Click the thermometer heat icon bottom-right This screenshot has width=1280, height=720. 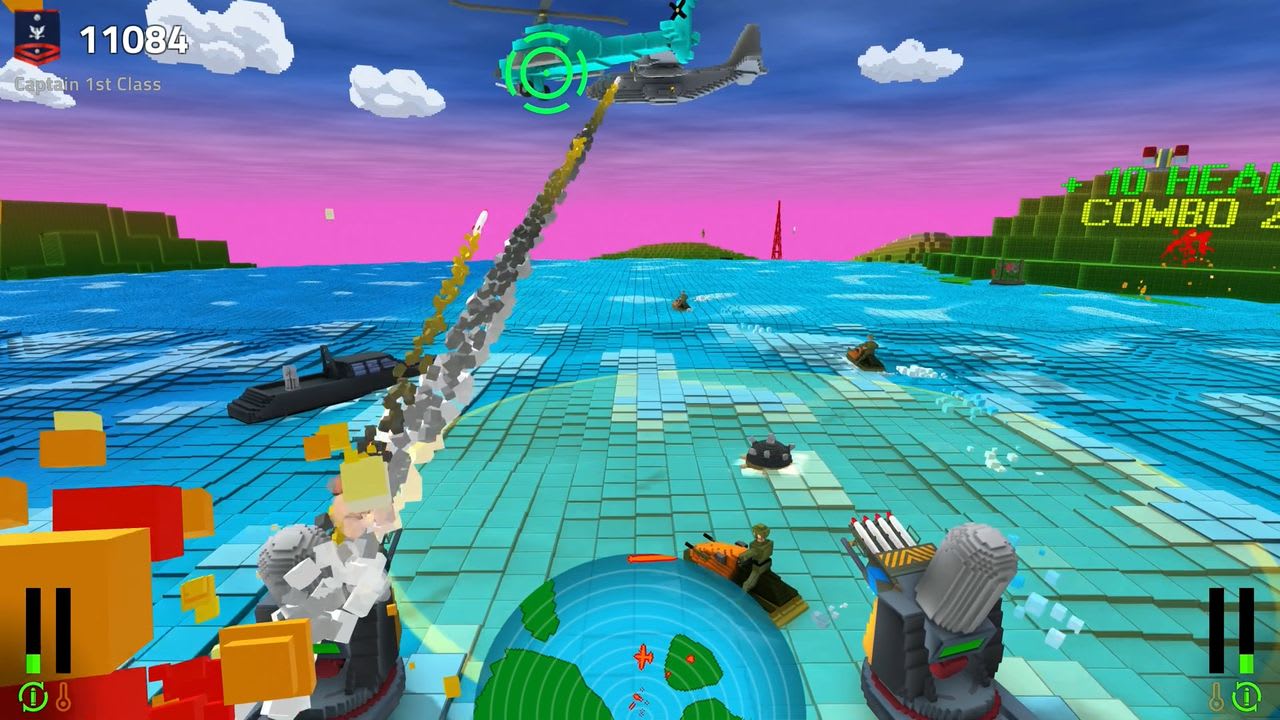click(x=1216, y=696)
